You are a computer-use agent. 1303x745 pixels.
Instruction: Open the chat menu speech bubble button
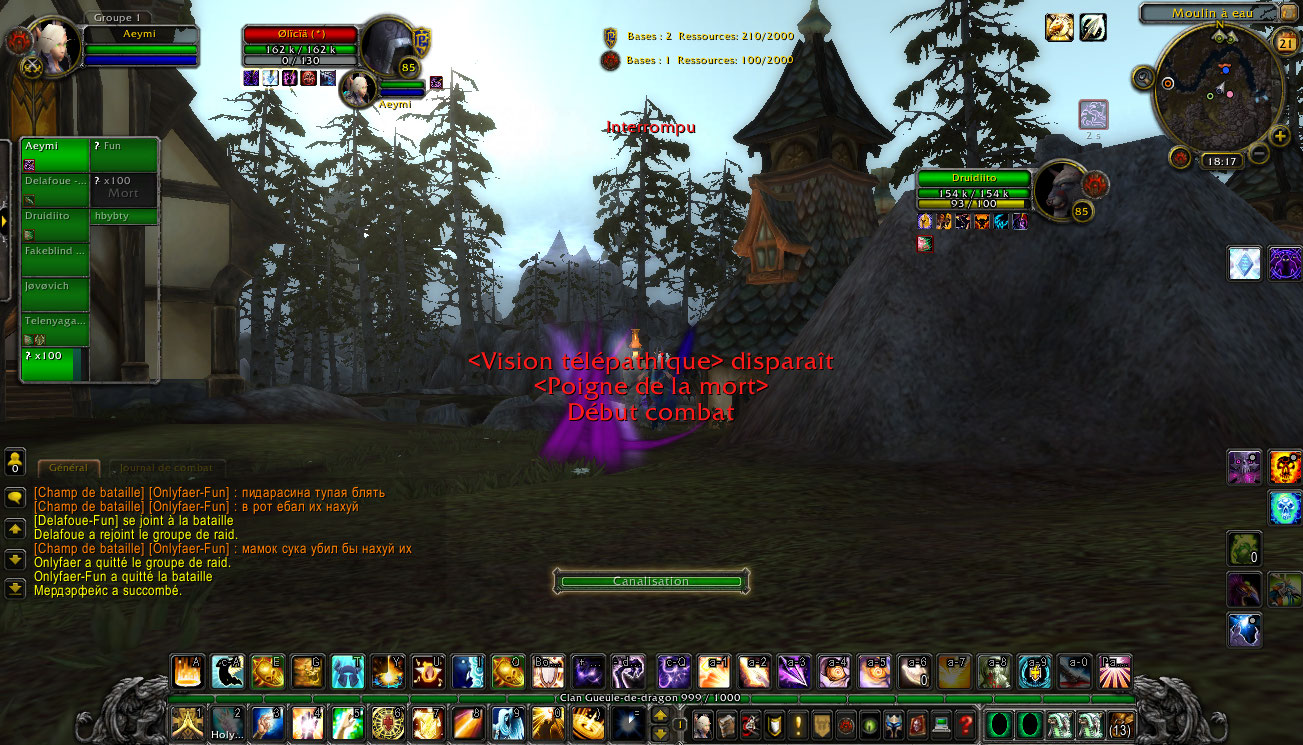pos(15,497)
